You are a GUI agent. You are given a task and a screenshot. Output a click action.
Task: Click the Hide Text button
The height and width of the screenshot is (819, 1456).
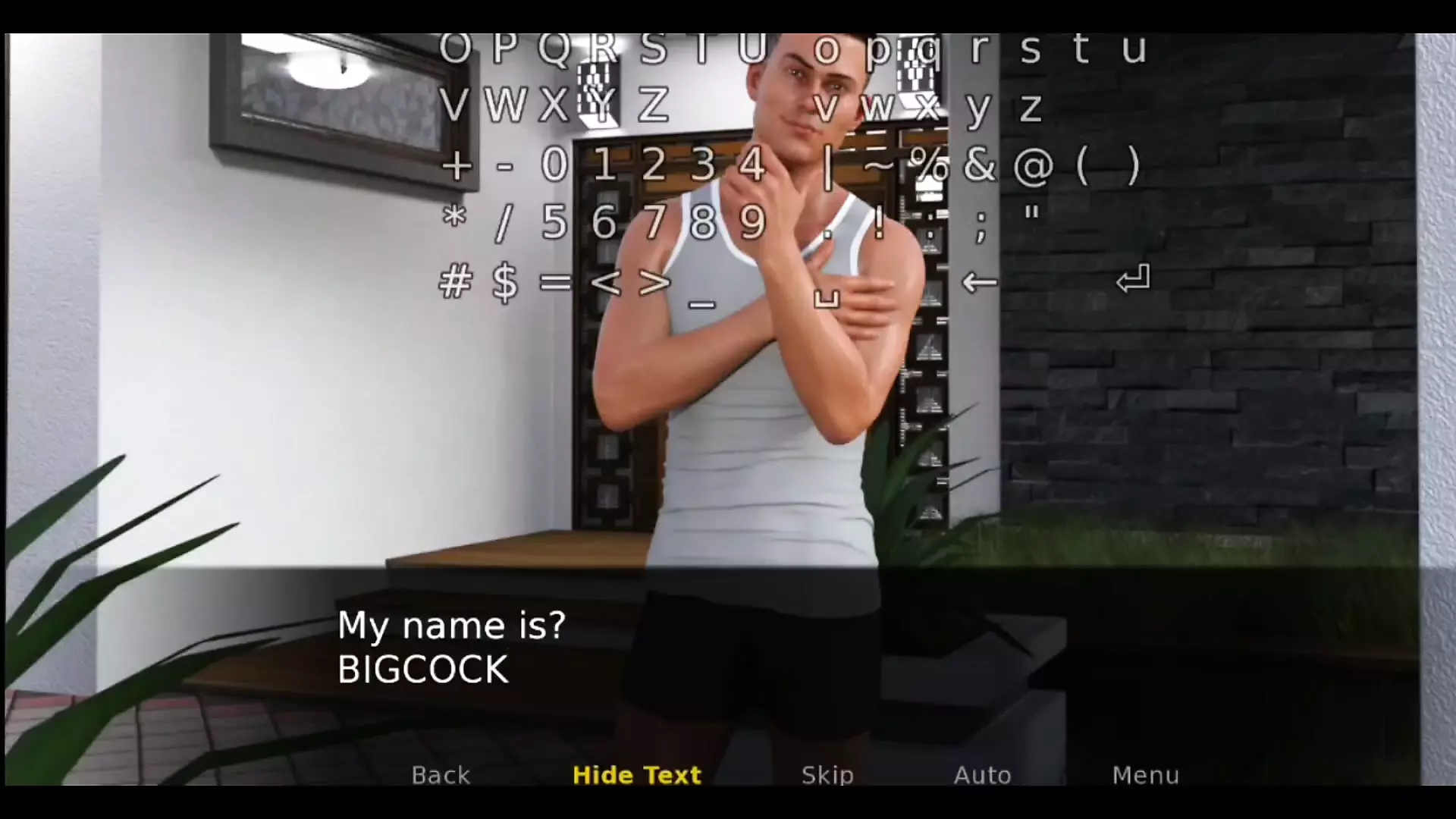[x=637, y=775]
